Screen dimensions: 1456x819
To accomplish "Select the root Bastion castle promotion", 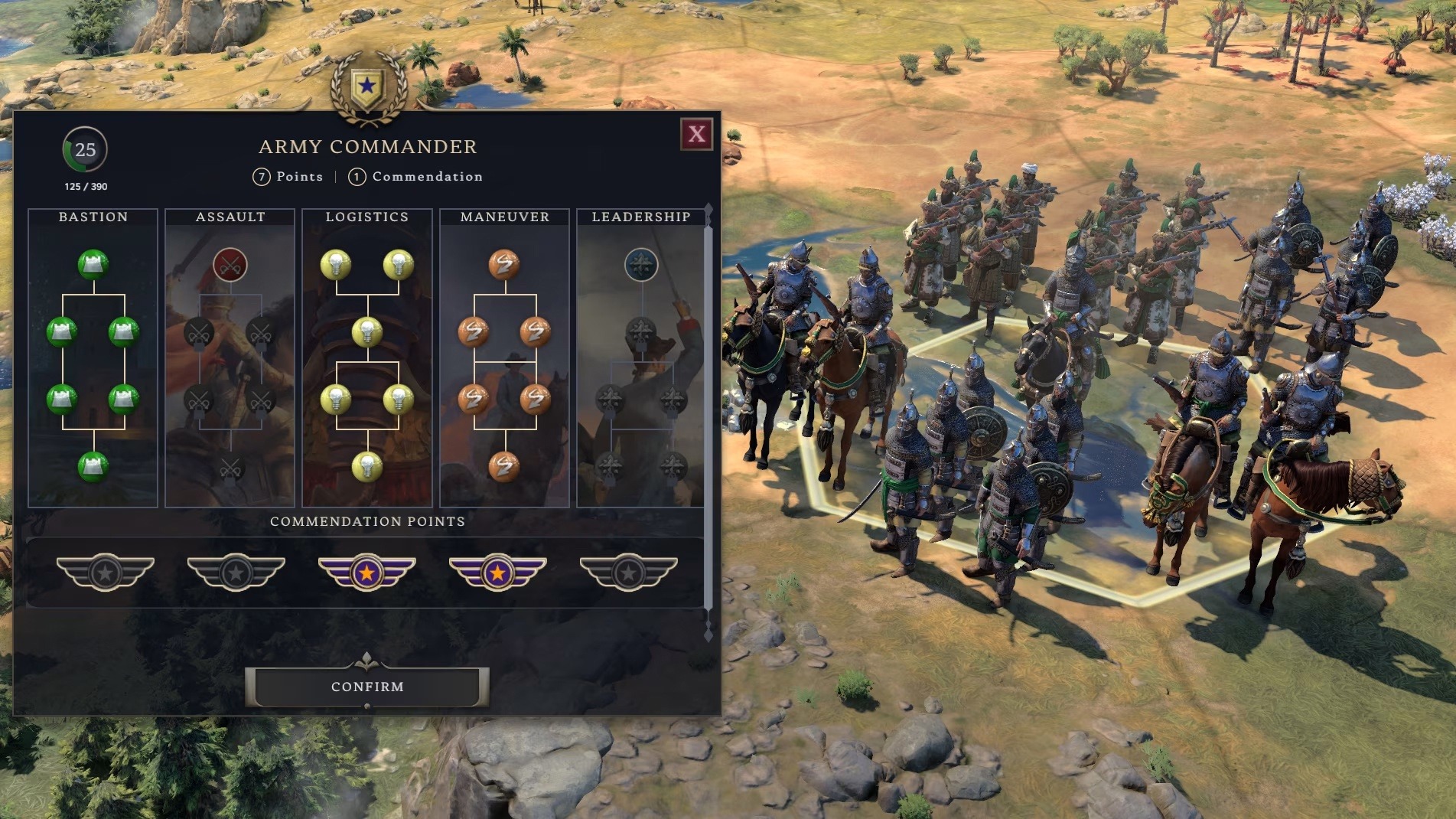I will [x=93, y=265].
